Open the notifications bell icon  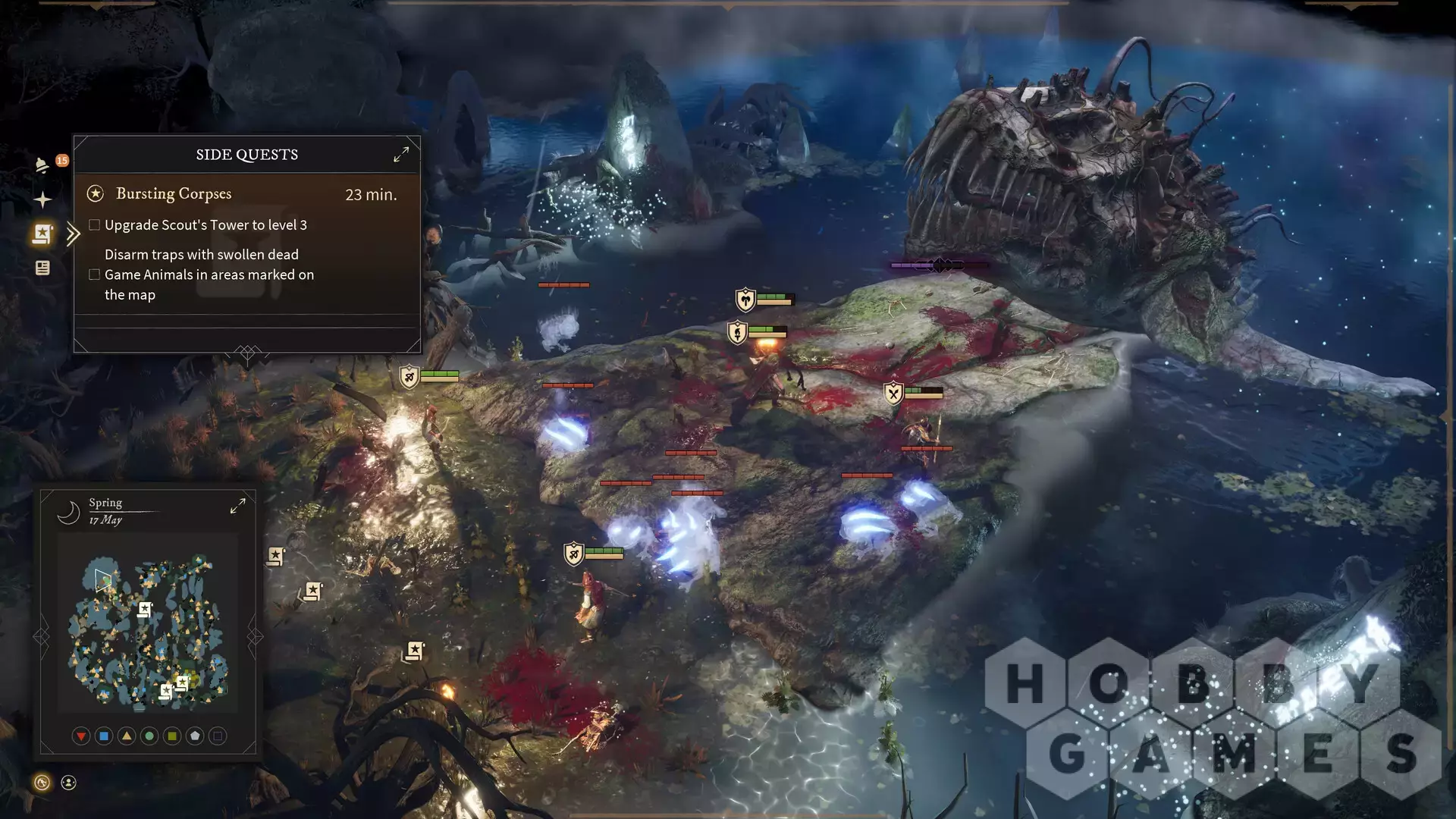42,165
